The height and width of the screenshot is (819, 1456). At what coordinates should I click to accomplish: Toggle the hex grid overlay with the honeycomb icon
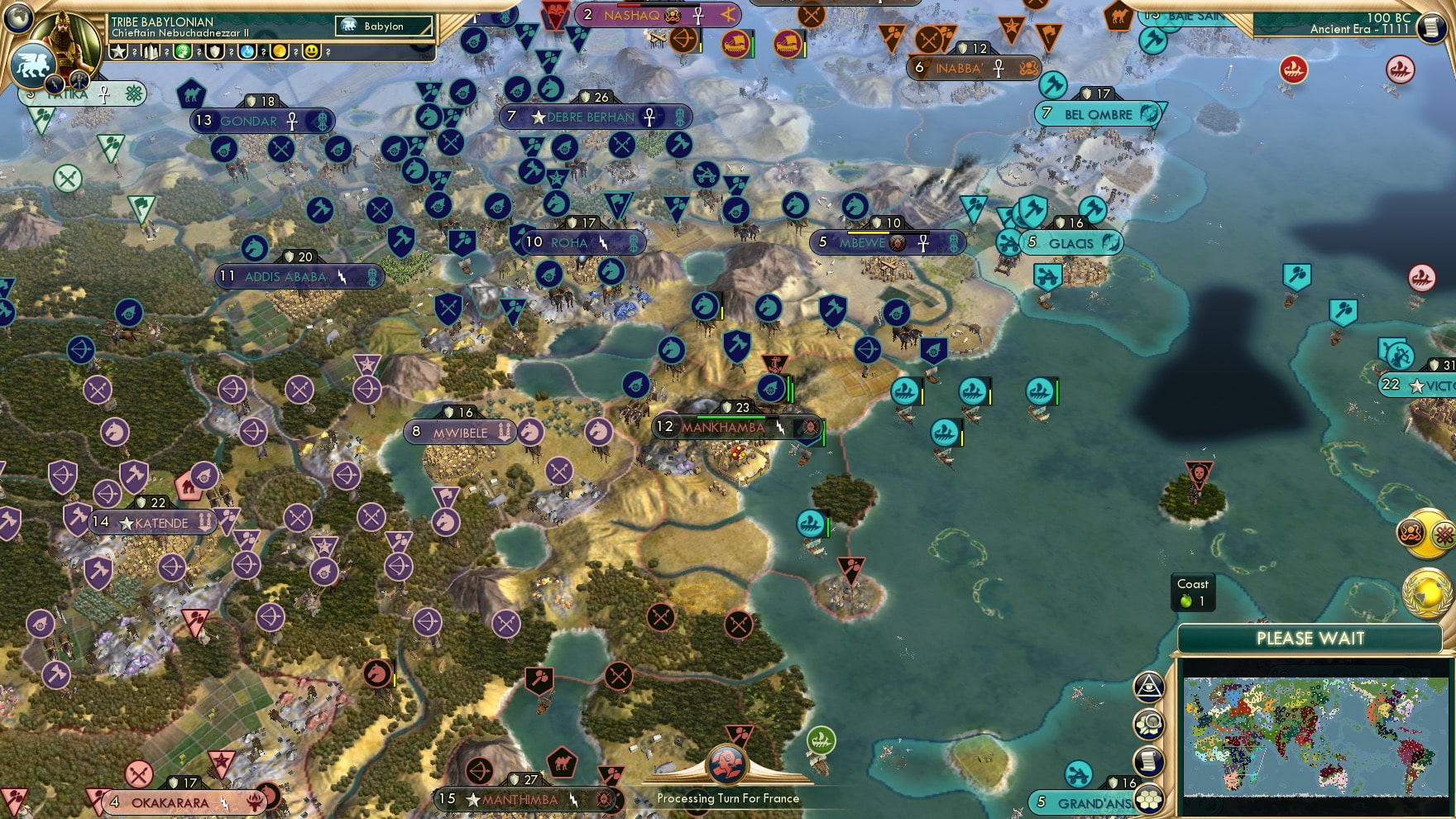click(x=1152, y=797)
